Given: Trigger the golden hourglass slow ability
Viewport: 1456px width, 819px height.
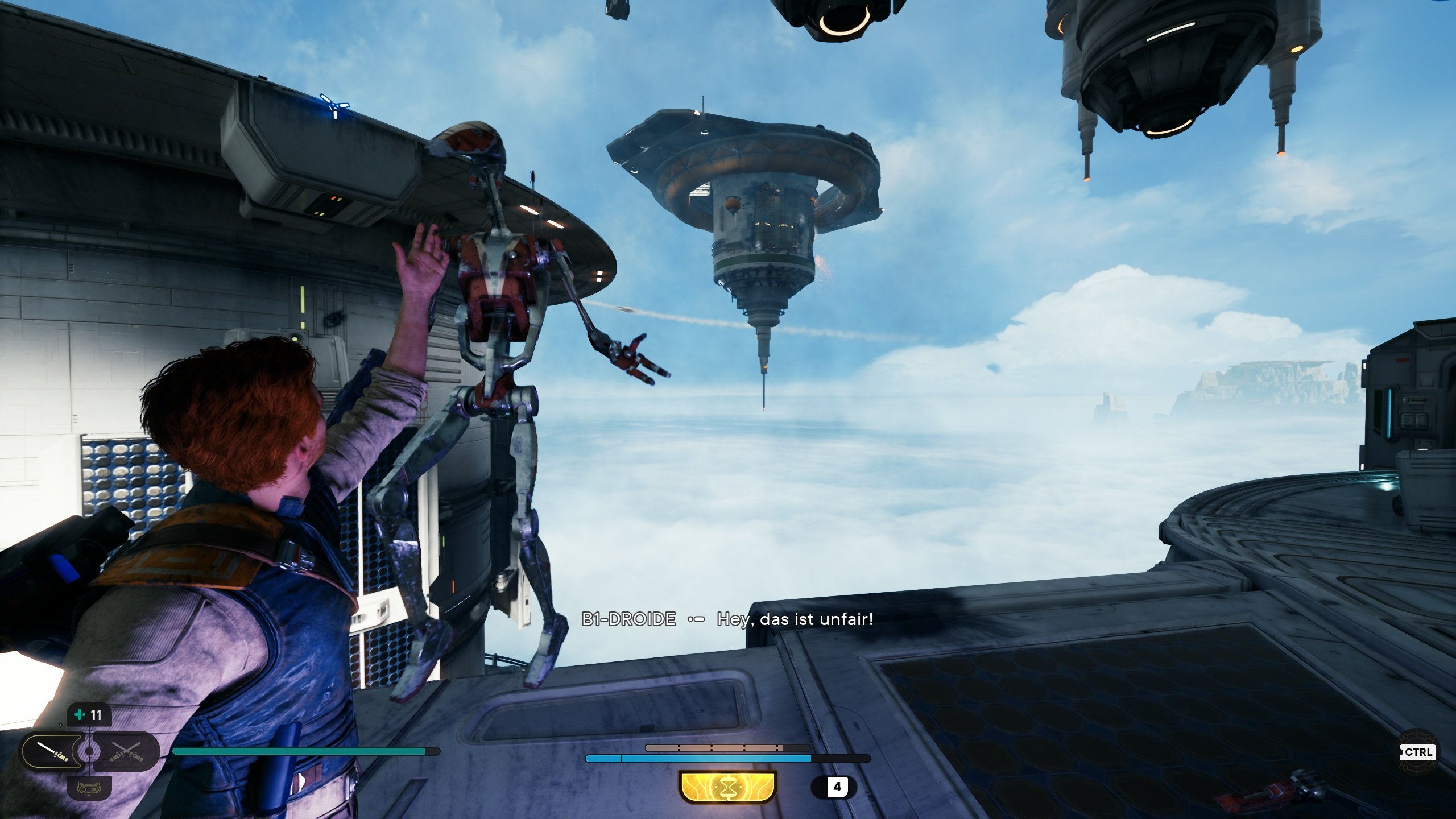Looking at the screenshot, I should pyautogui.click(x=727, y=787).
